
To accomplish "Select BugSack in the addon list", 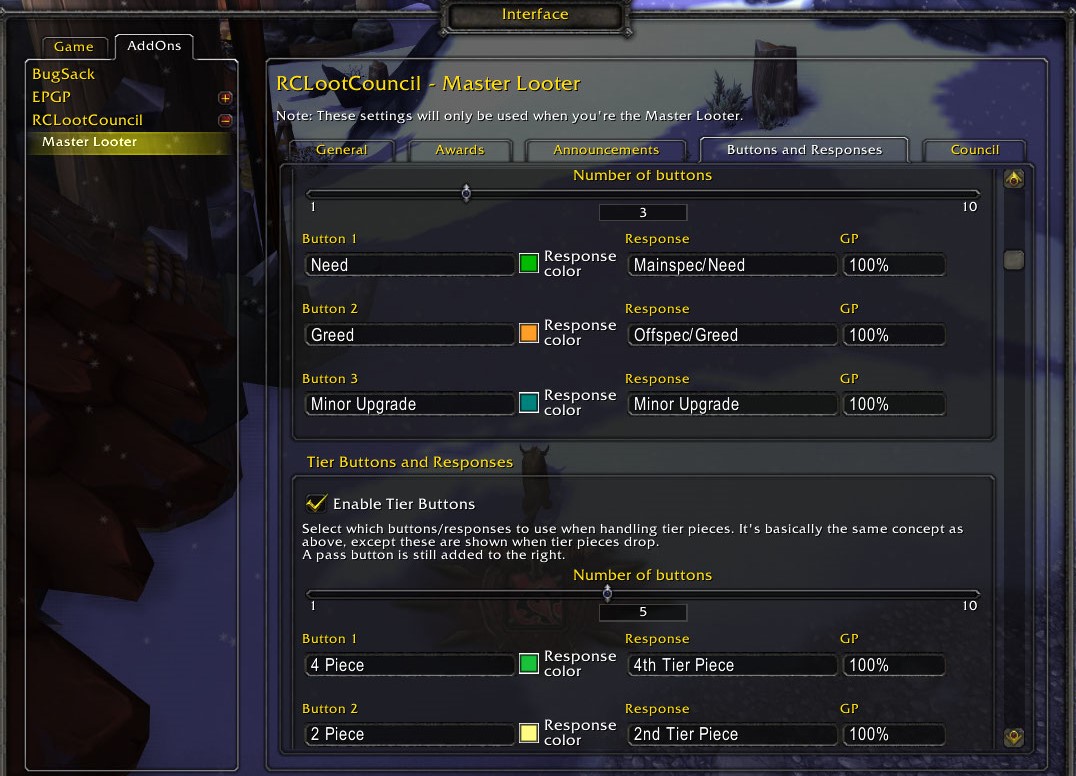I will coord(63,74).
